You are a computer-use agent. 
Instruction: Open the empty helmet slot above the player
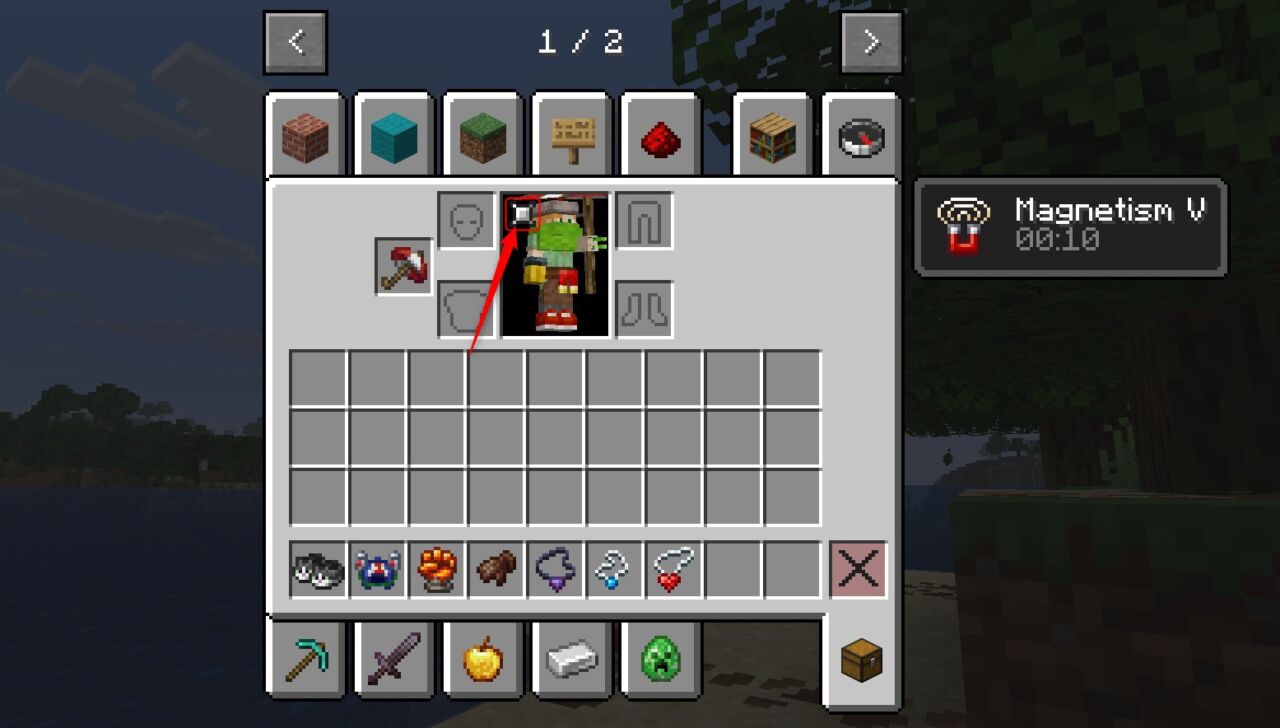click(x=464, y=219)
